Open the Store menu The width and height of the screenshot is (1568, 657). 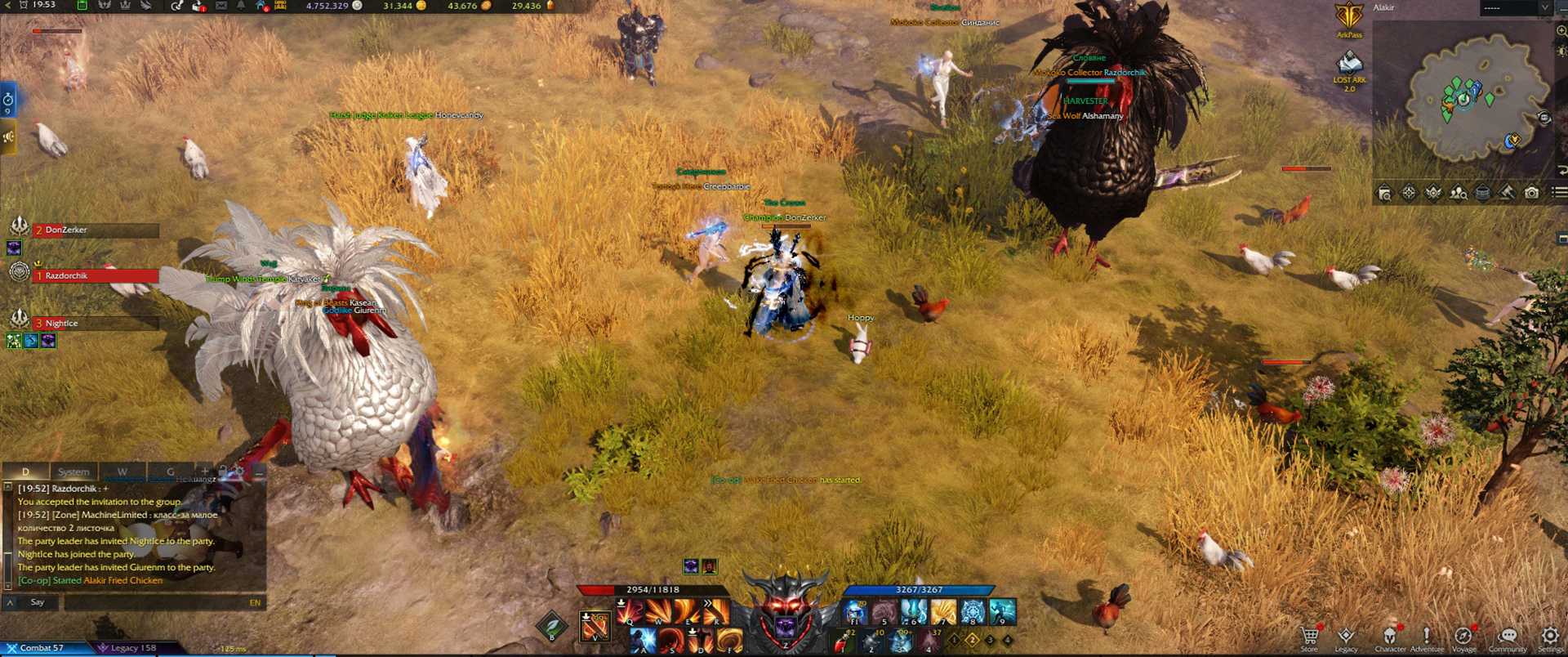pyautogui.click(x=1309, y=636)
